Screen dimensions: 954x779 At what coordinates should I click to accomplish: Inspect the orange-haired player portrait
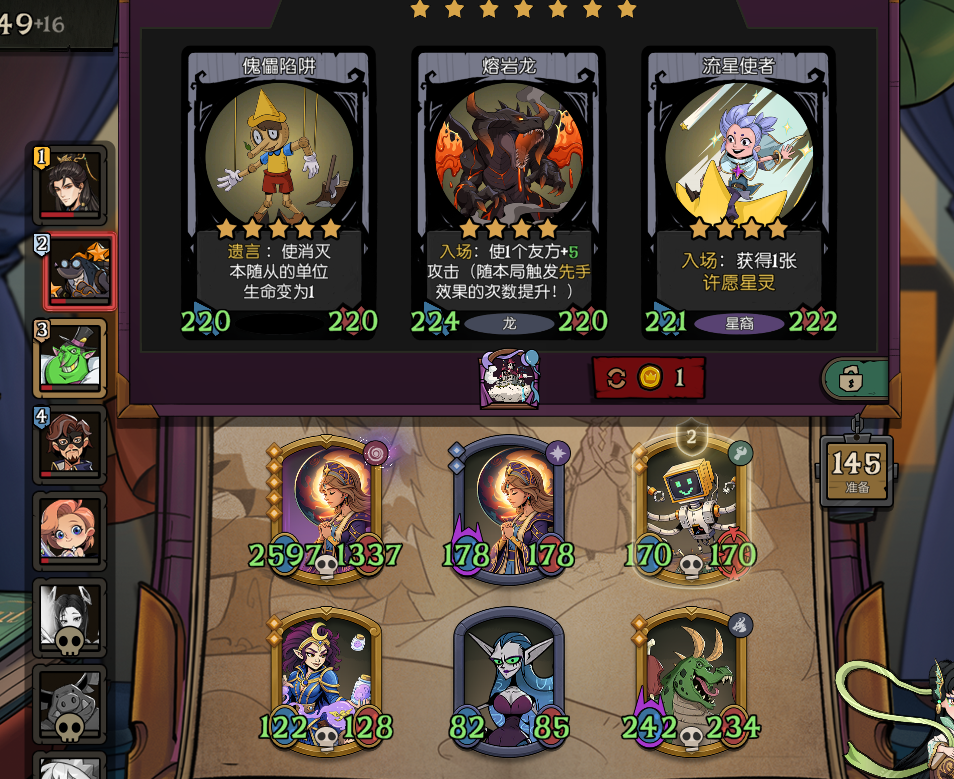click(x=70, y=530)
